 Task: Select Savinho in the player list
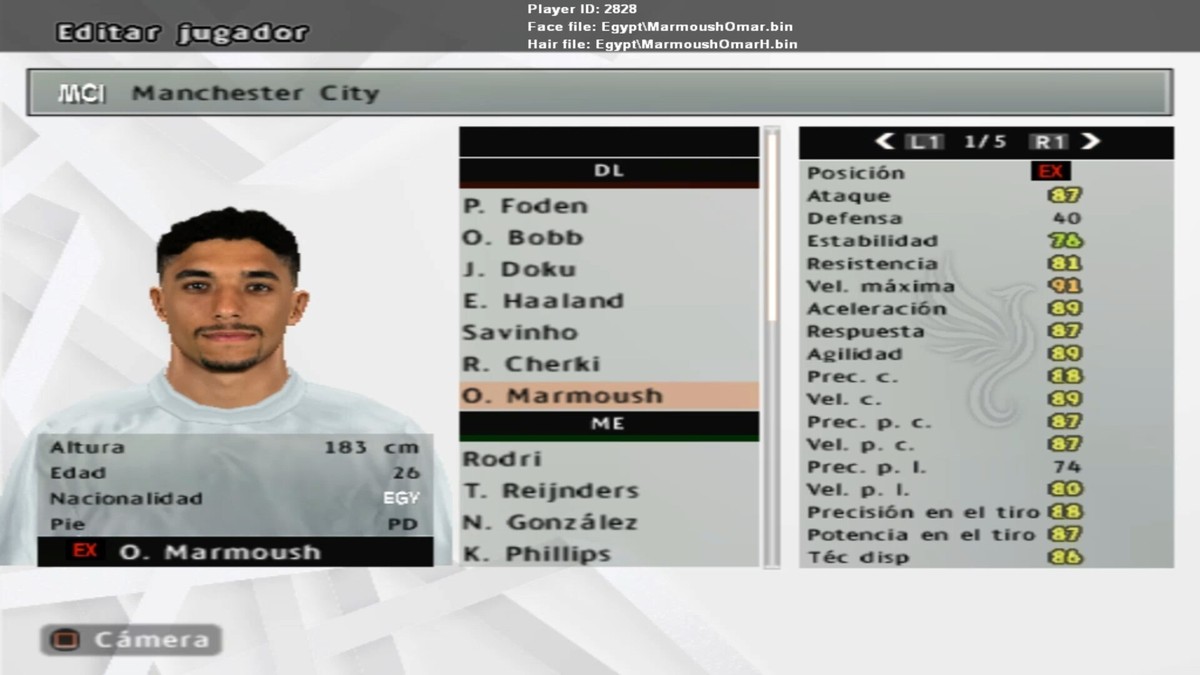pyautogui.click(x=608, y=332)
